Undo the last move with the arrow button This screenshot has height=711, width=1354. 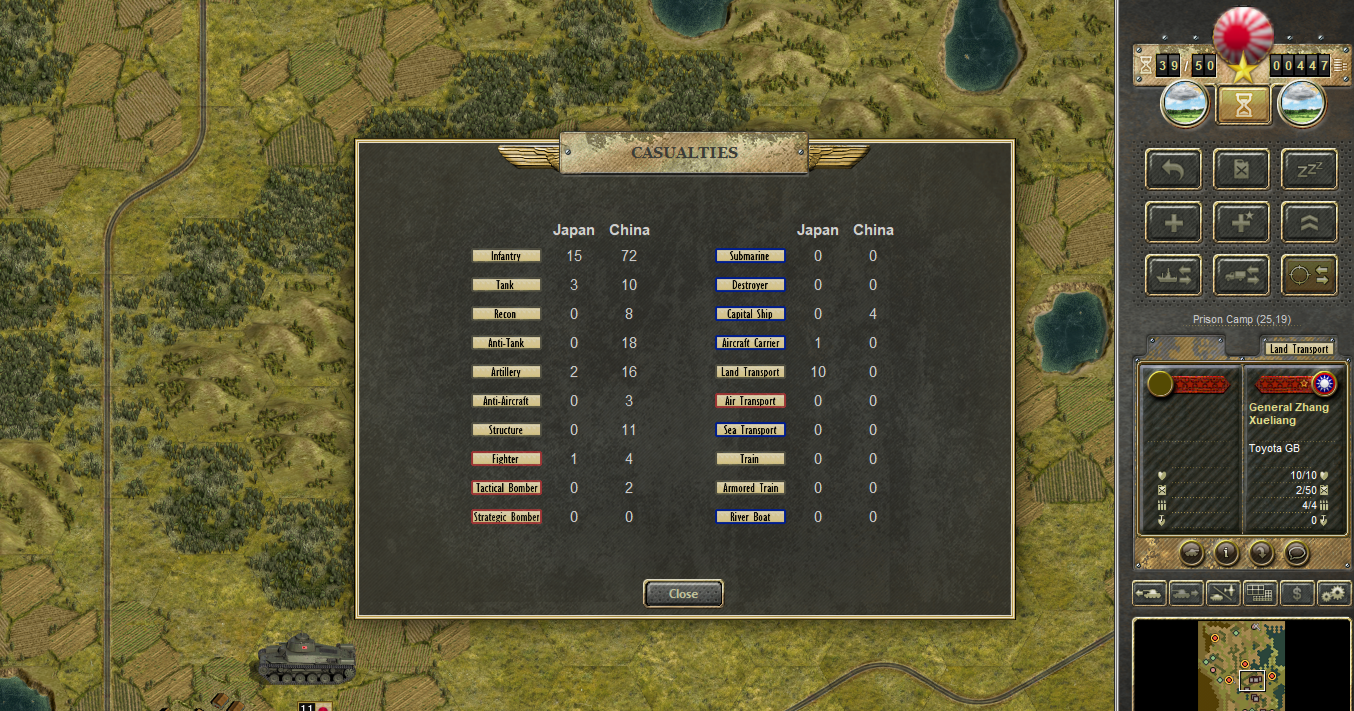pos(1174,170)
